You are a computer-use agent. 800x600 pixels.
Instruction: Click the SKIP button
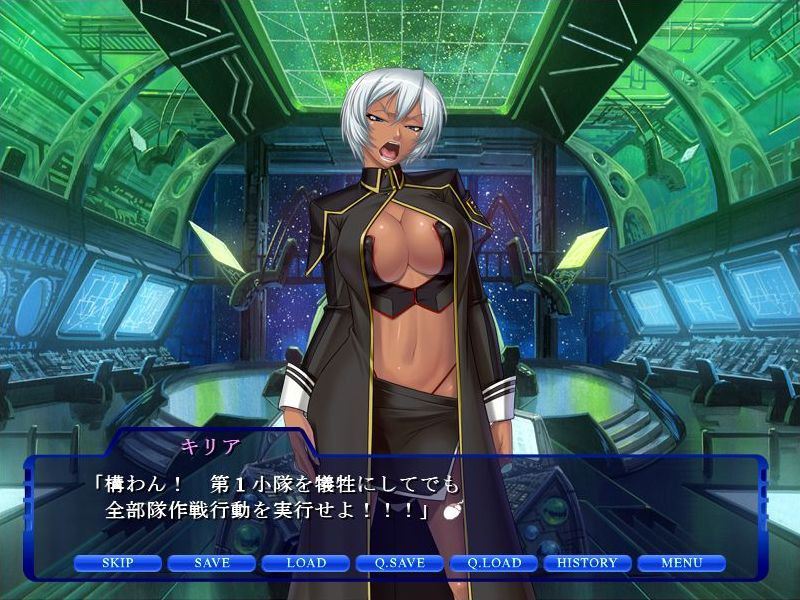118,563
